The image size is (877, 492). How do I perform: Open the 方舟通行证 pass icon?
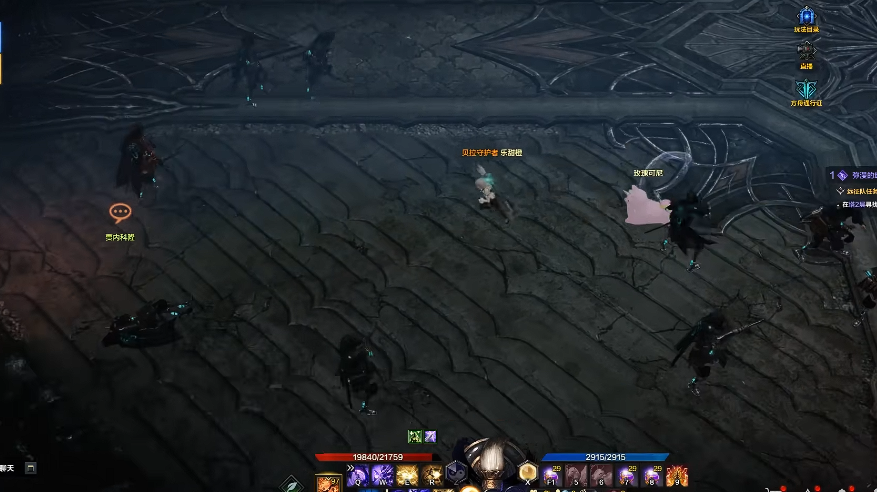tap(806, 88)
